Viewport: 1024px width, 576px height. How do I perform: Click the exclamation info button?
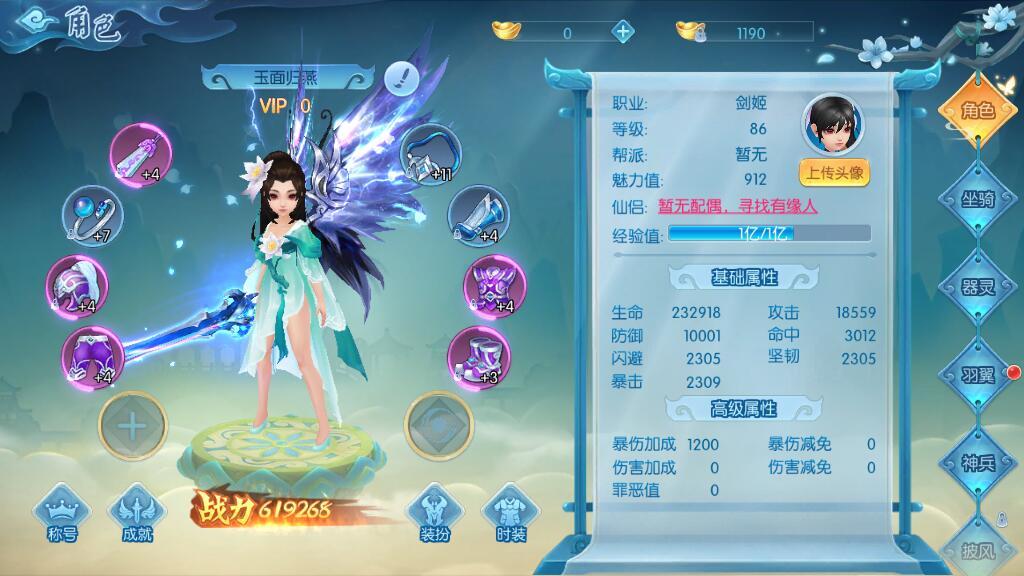[x=402, y=75]
